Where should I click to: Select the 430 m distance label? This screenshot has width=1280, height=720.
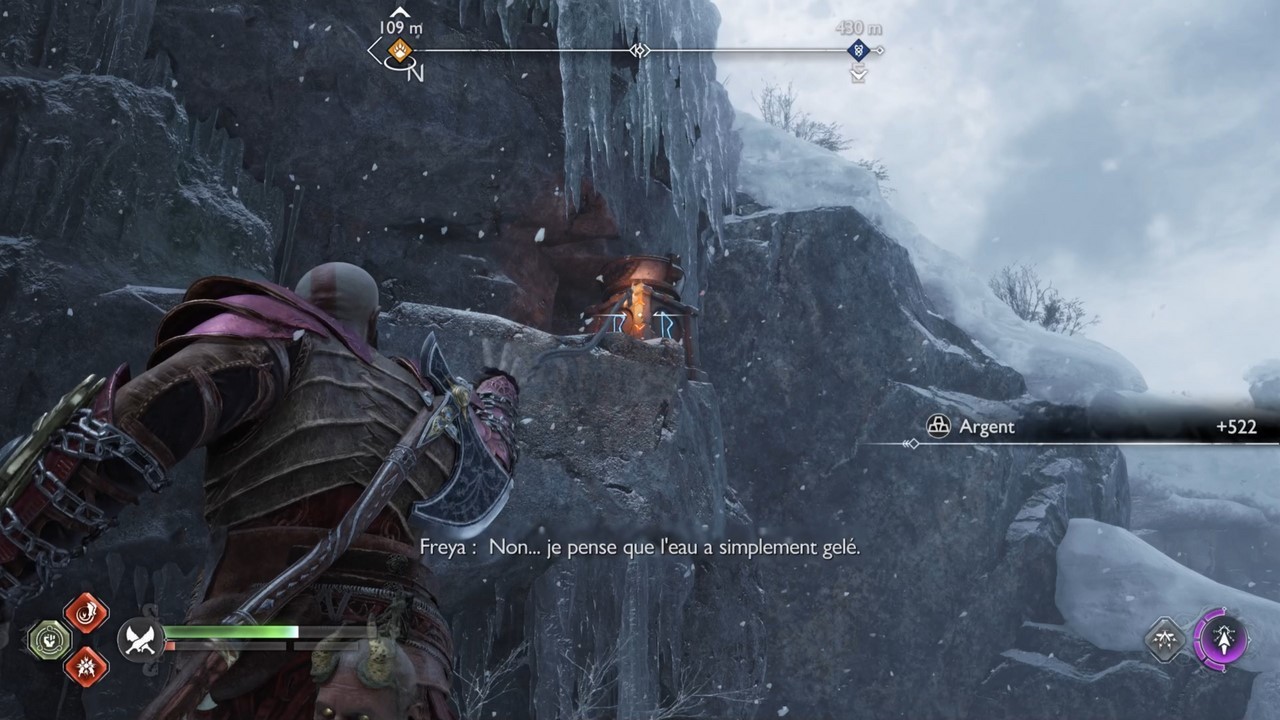pos(858,27)
